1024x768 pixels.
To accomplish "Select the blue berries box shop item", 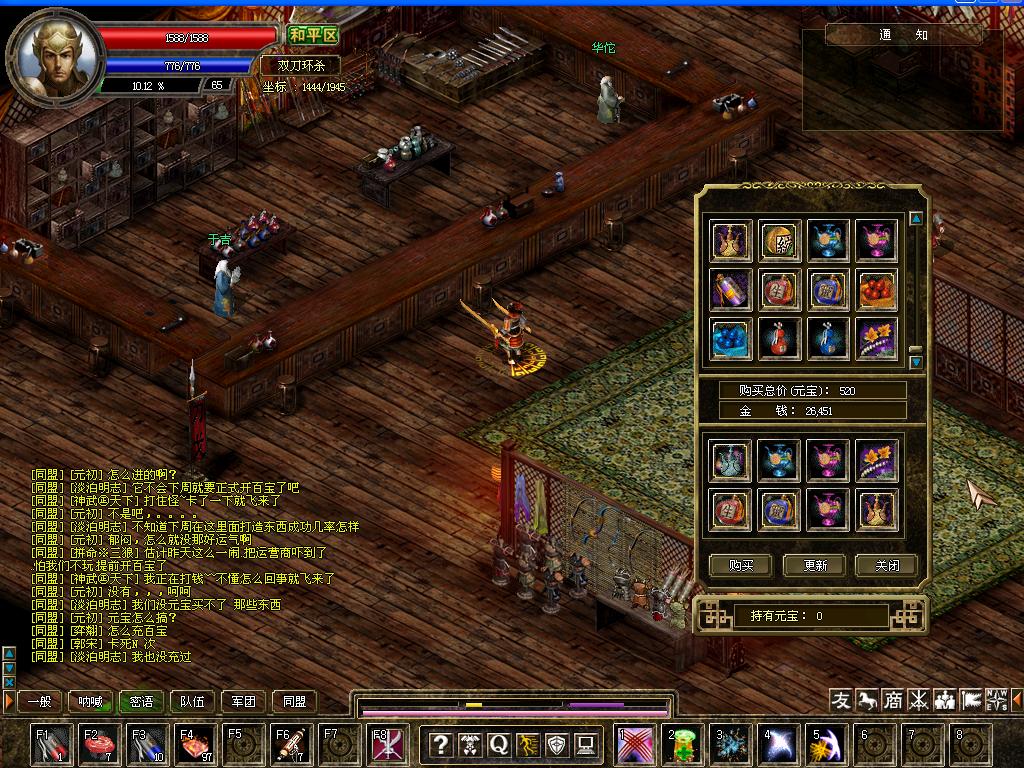I will (x=731, y=339).
